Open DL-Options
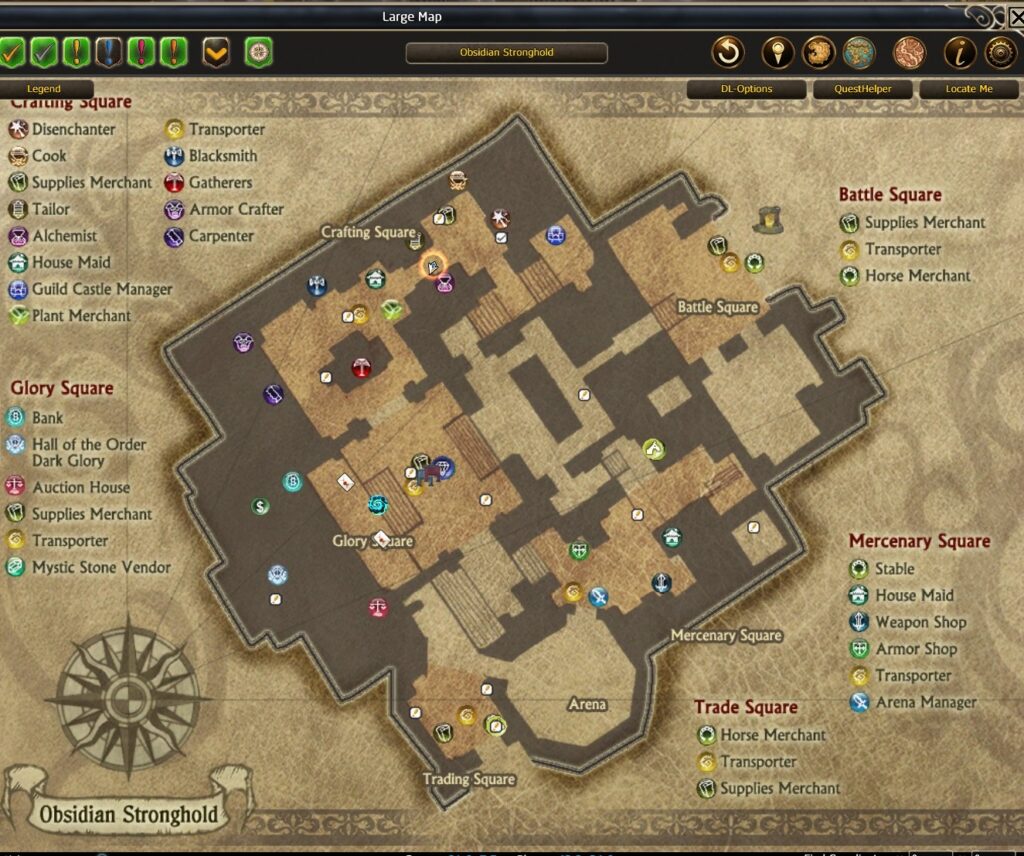Screen dimensions: 1024x856 [x=746, y=89]
